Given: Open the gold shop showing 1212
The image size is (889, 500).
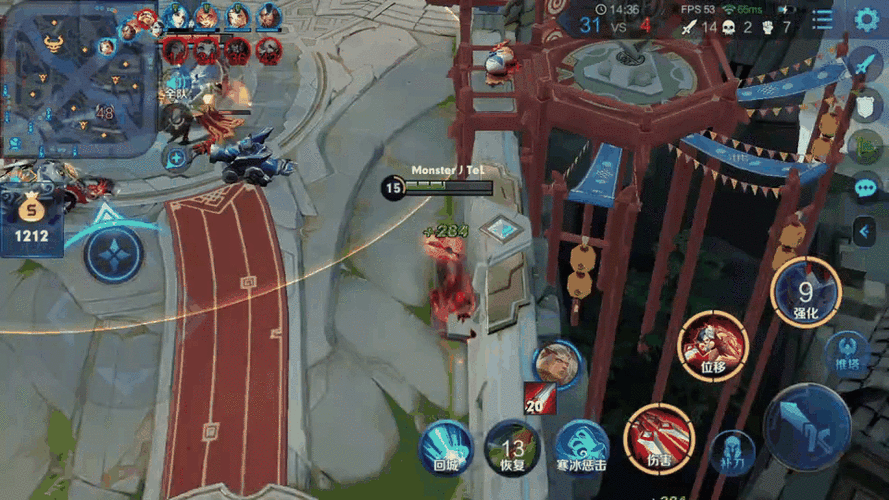Looking at the screenshot, I should click(x=31, y=222).
